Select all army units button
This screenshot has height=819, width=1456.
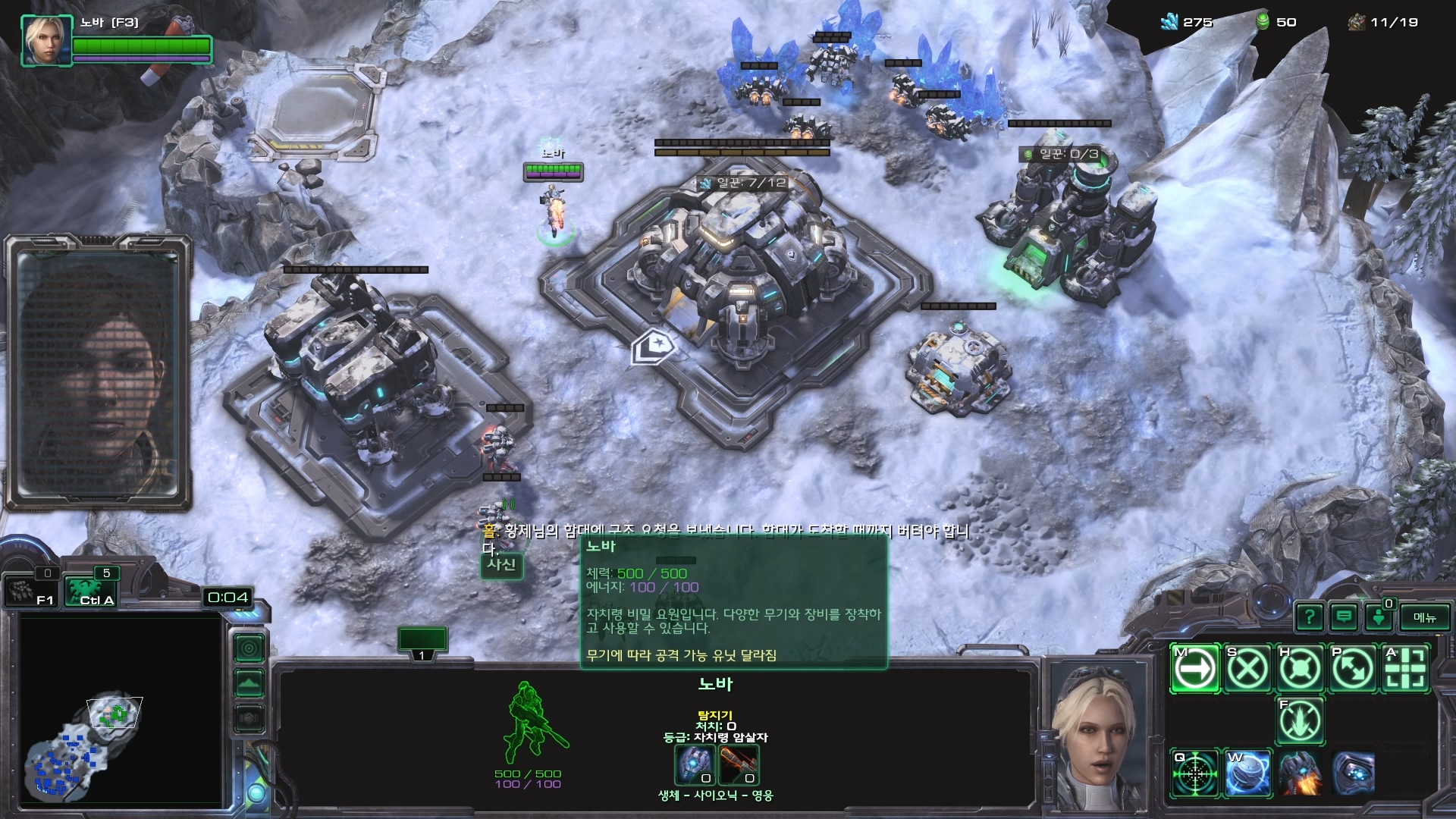tap(89, 591)
